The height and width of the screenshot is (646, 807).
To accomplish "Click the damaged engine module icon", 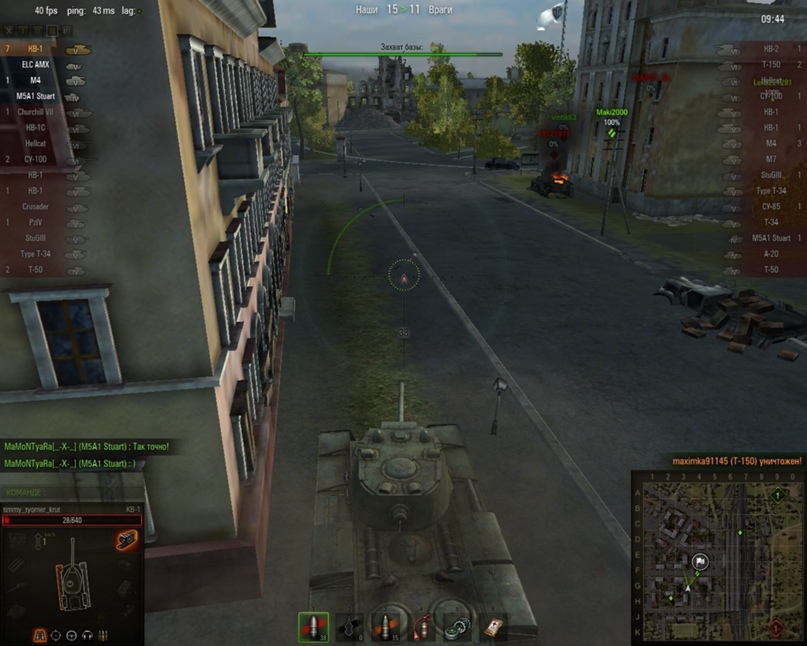I will (127, 541).
